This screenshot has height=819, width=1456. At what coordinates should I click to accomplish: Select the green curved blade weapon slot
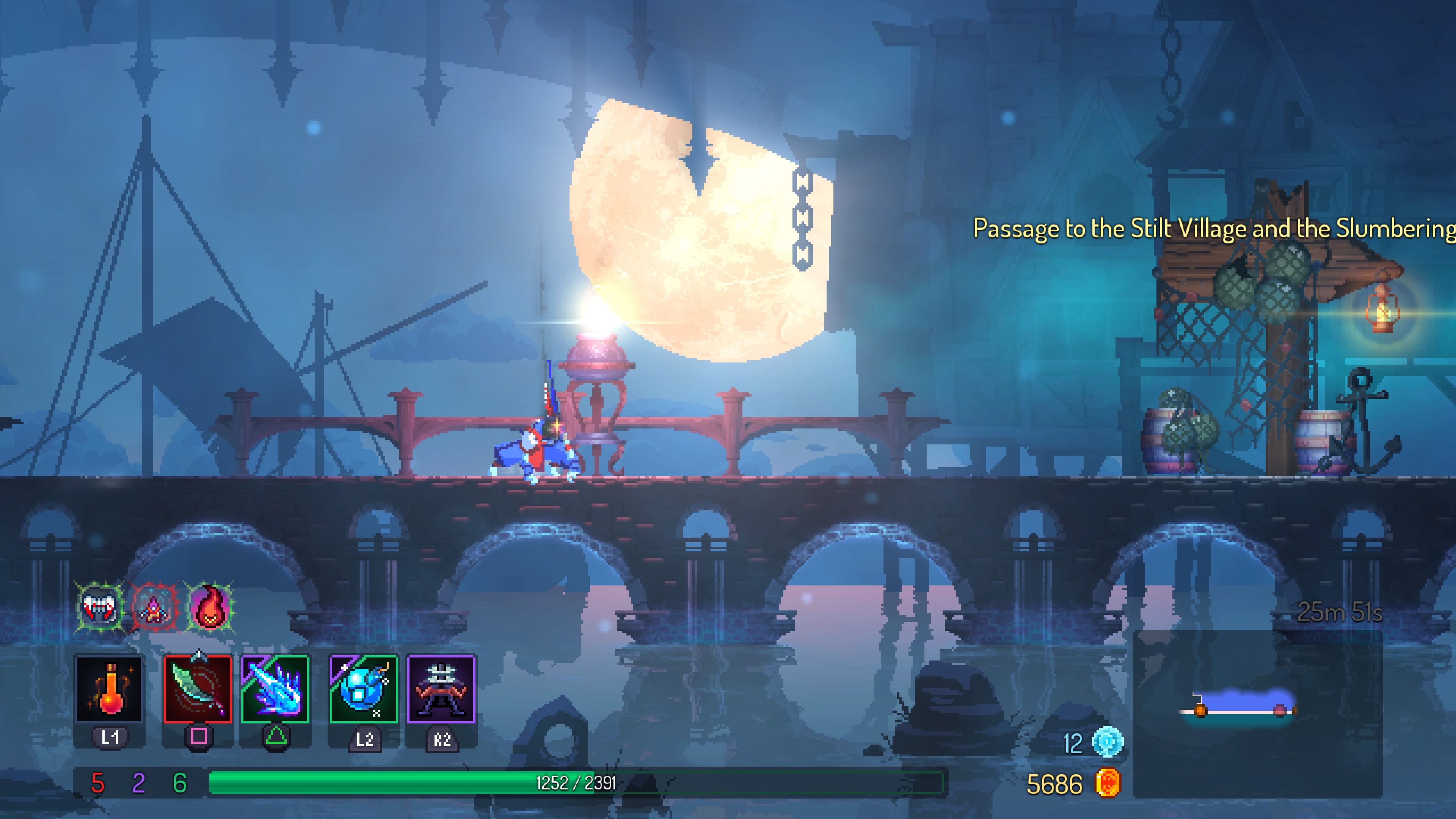click(x=198, y=689)
